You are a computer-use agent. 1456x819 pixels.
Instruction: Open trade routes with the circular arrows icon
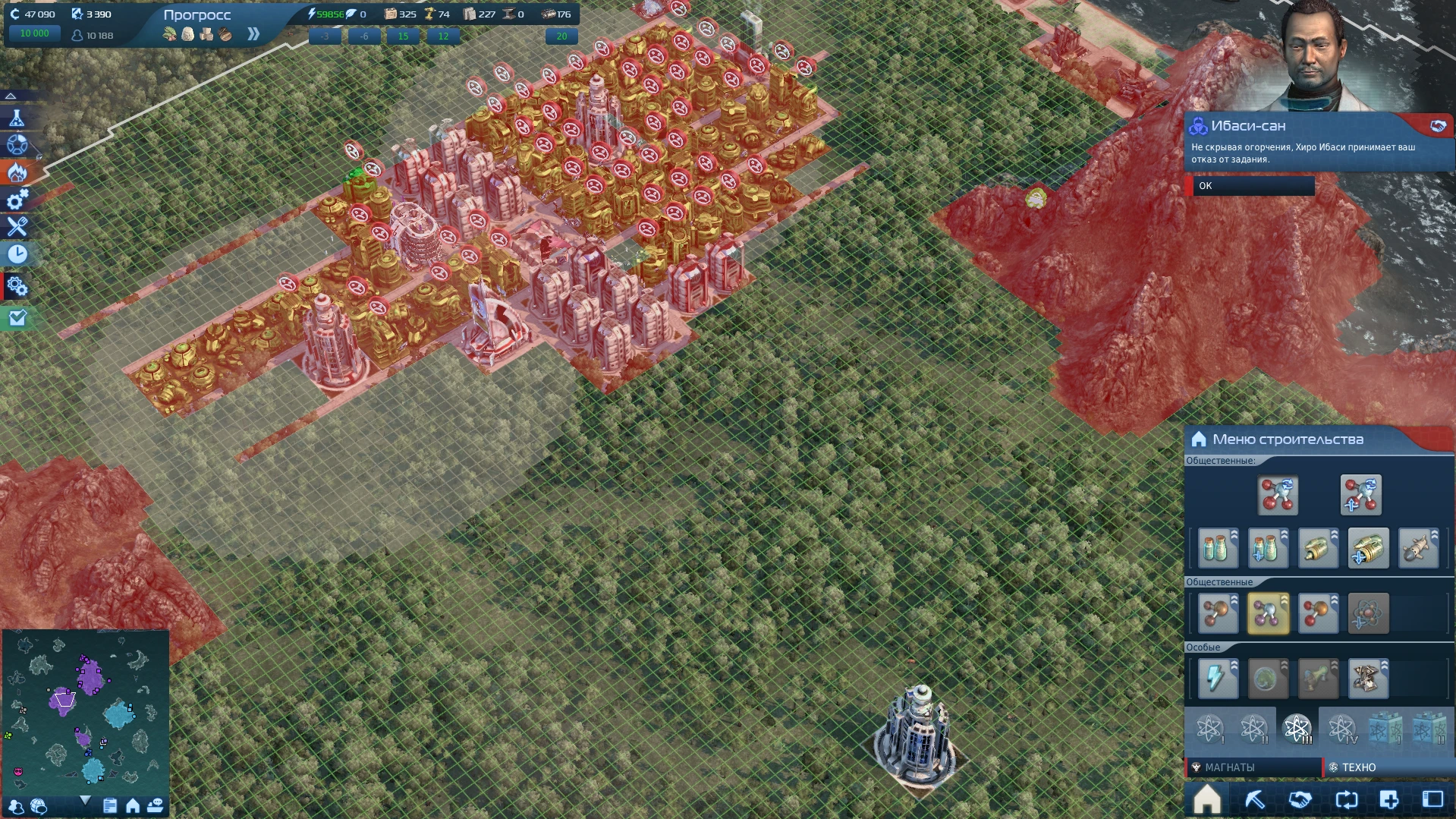(1346, 799)
